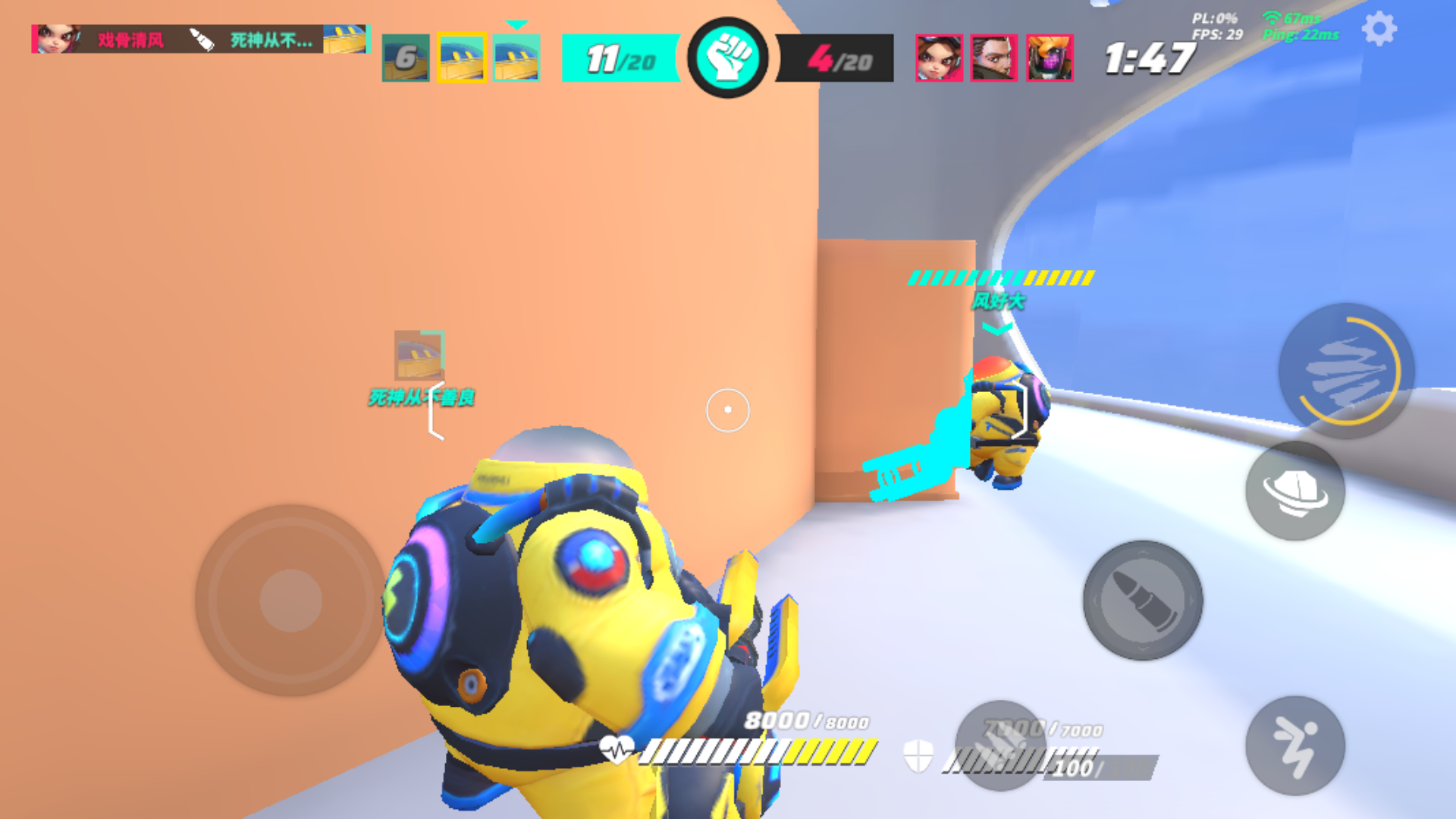Select teammate 戏骨清风's portrait

[61, 38]
